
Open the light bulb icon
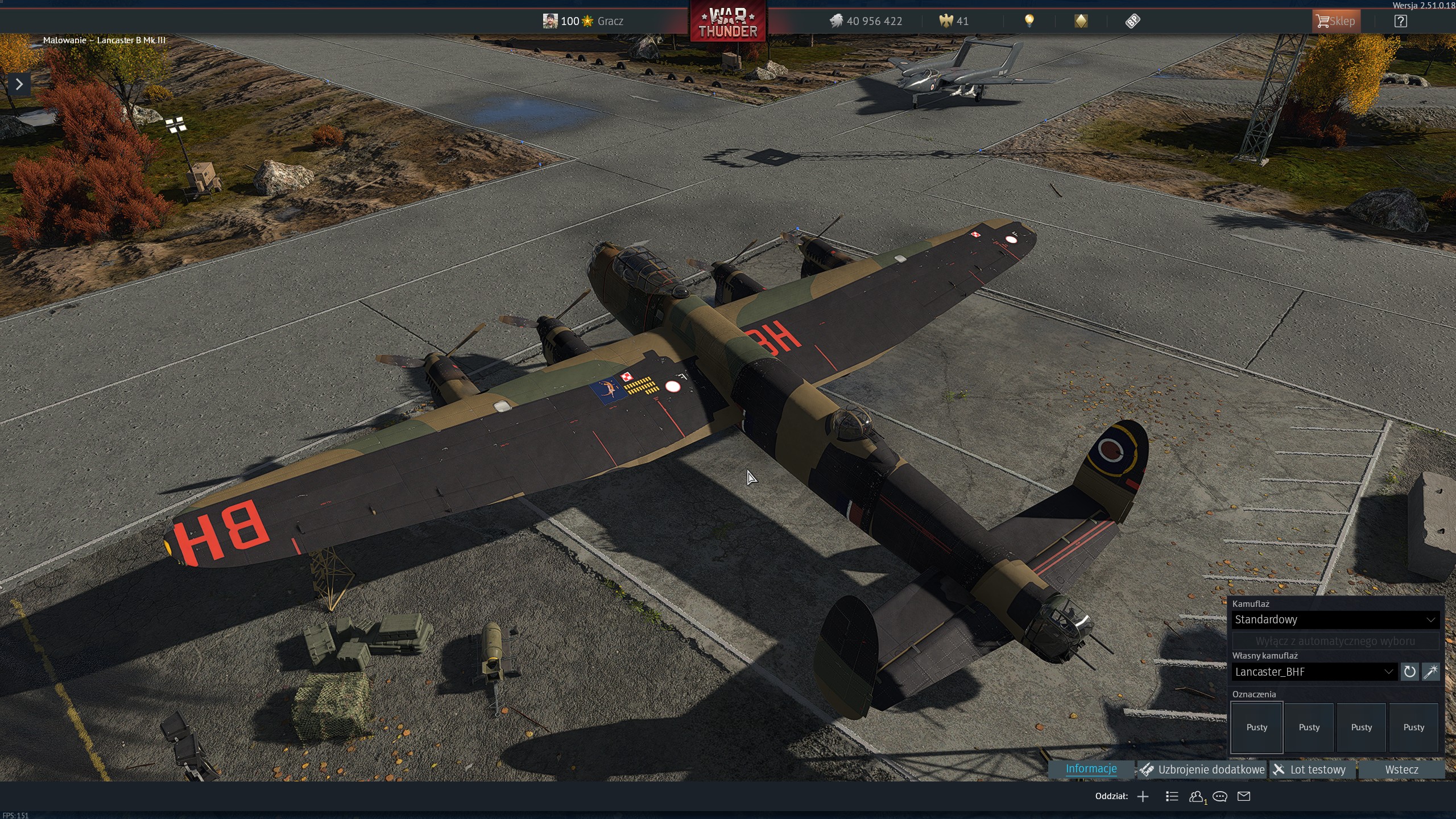(x=1029, y=21)
